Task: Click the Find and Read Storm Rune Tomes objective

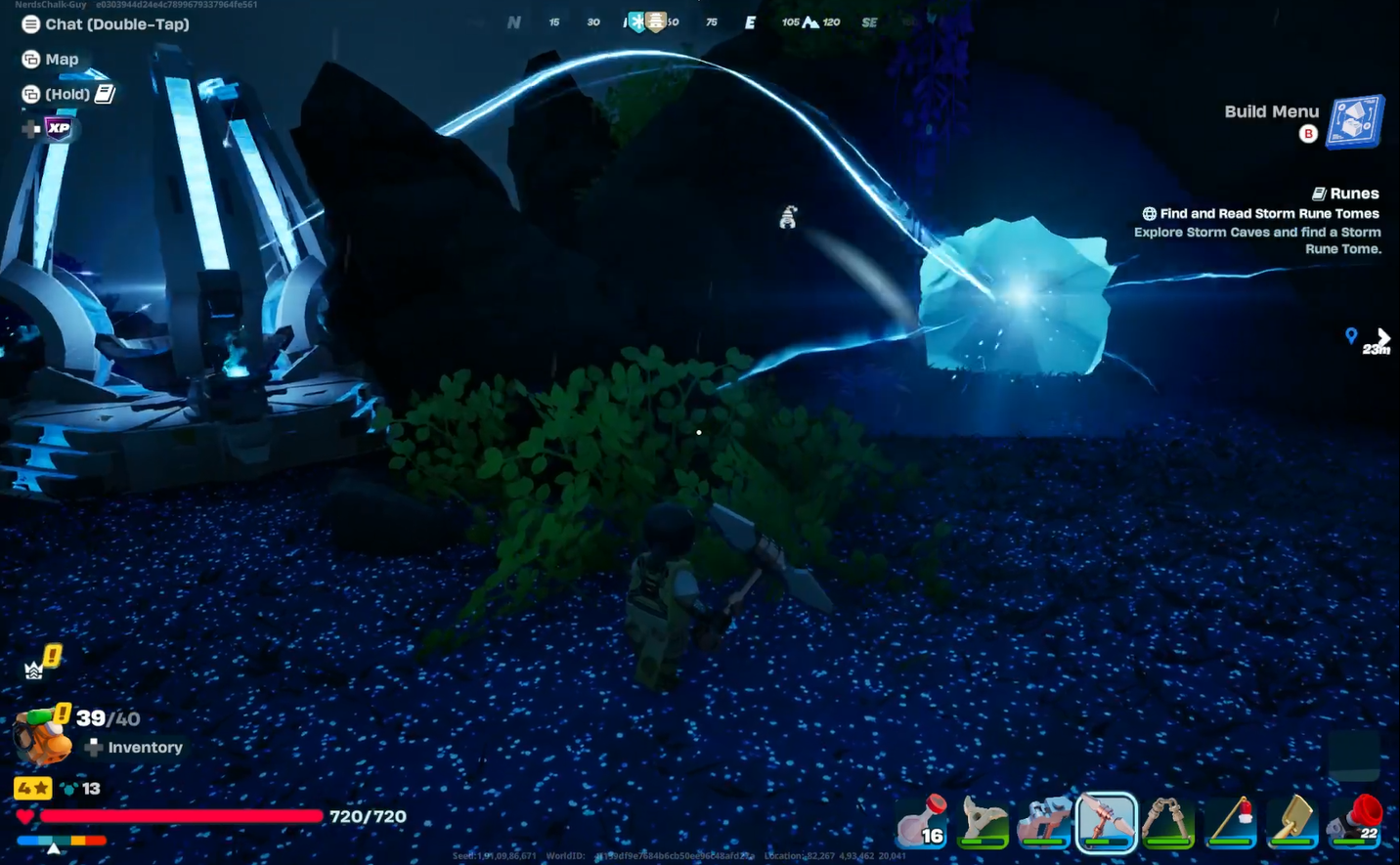Action: [x=1267, y=213]
